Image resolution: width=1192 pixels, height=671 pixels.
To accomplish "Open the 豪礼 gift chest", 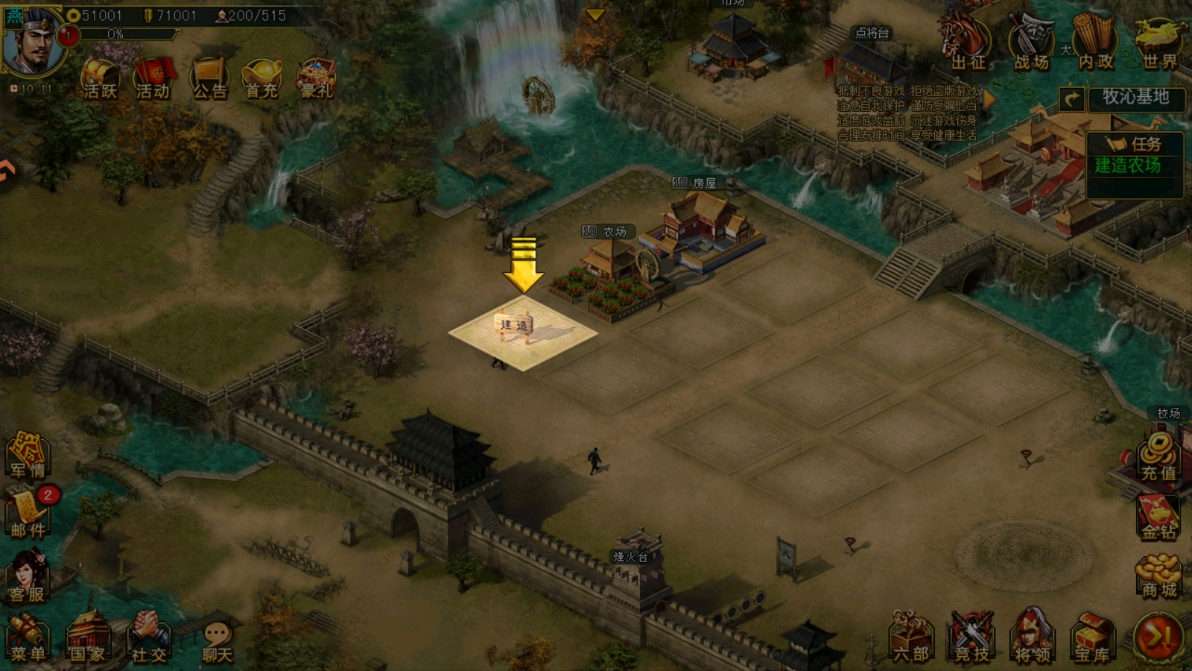I will point(316,78).
